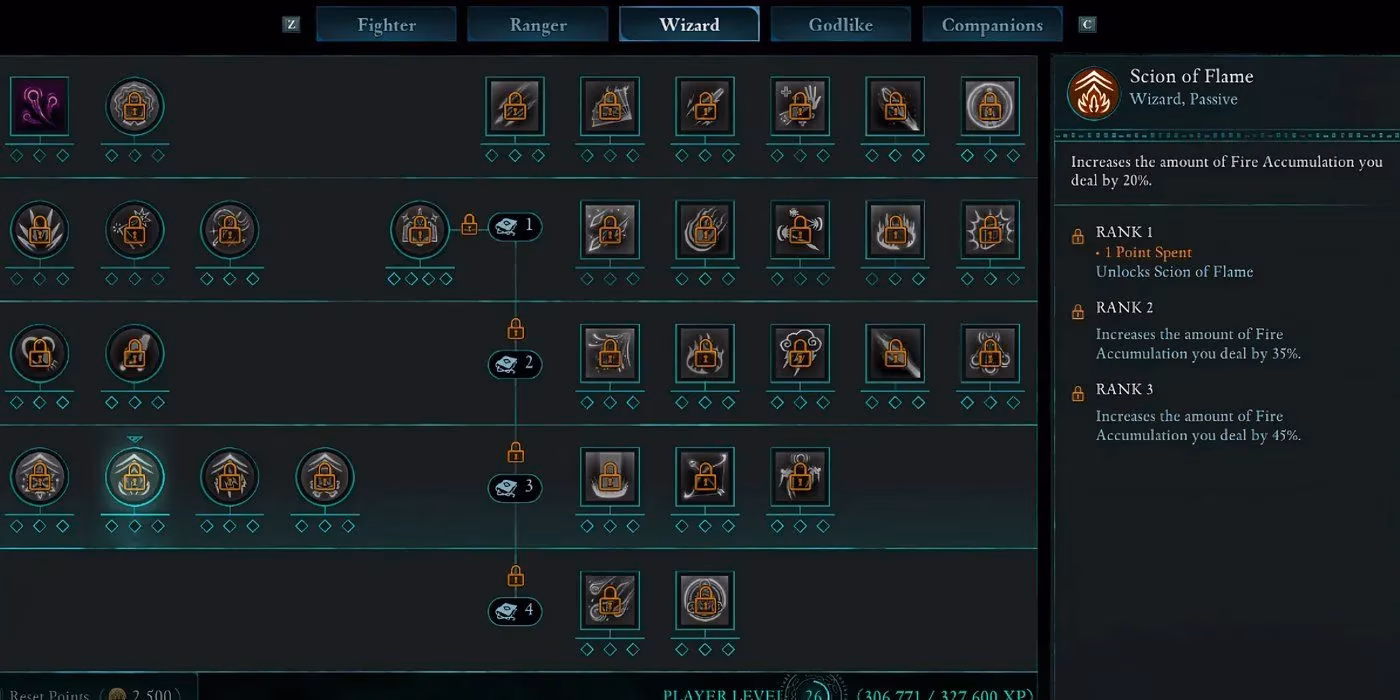Select the unlocked purple tendrils ability

[40, 106]
